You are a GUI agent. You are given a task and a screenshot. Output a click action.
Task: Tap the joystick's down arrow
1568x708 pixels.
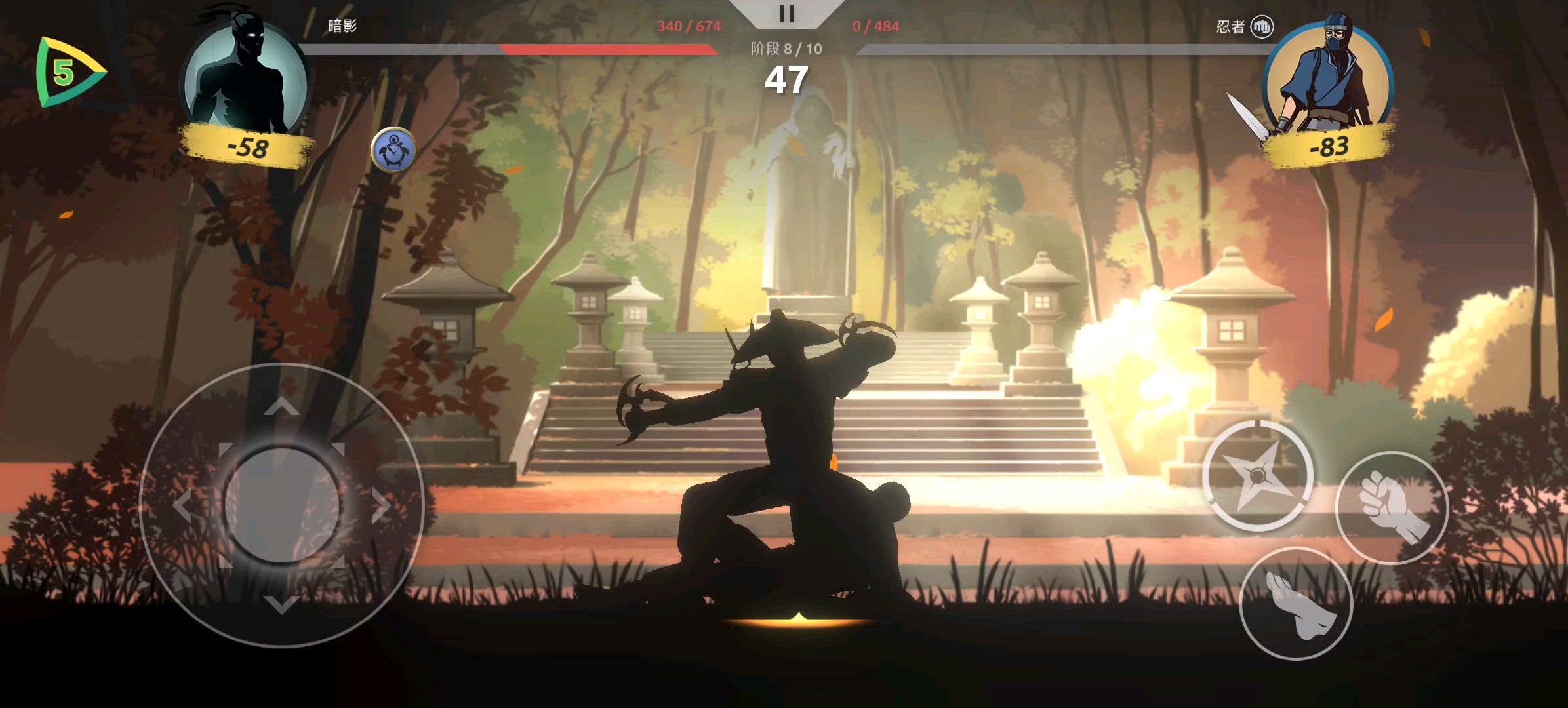coord(282,604)
